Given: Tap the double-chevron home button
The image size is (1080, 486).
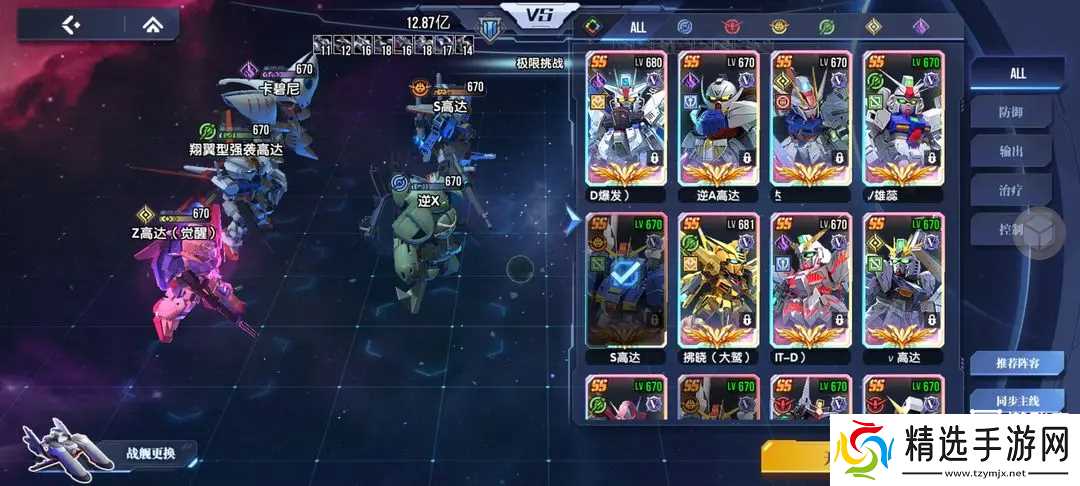Looking at the screenshot, I should 150,24.
